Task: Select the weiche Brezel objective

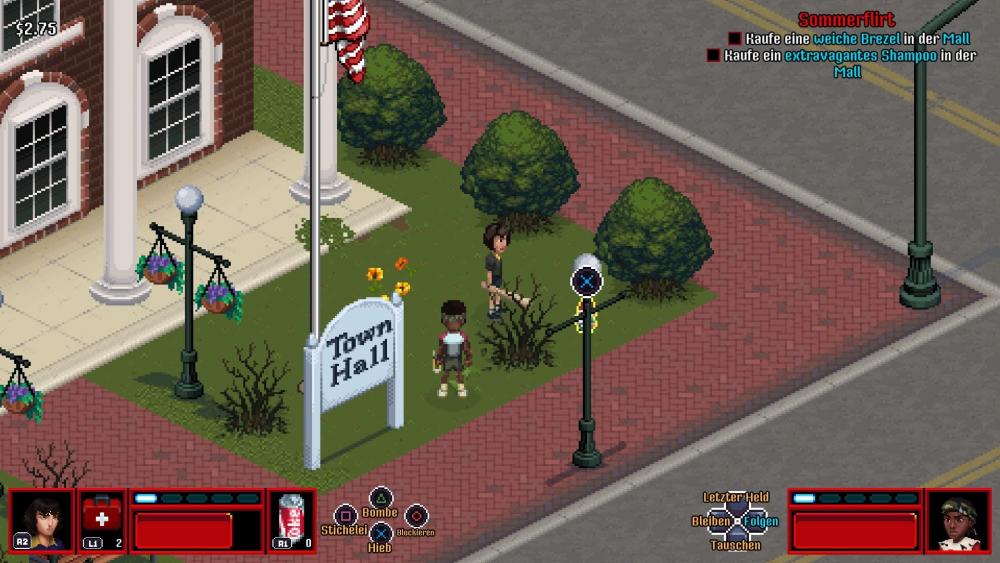Action: tap(848, 38)
